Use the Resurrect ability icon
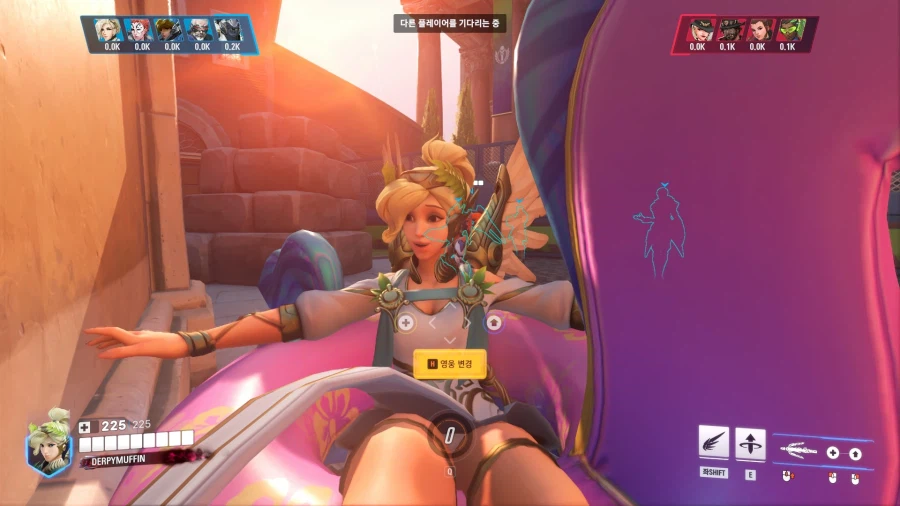This screenshot has width=900, height=506. click(x=750, y=443)
